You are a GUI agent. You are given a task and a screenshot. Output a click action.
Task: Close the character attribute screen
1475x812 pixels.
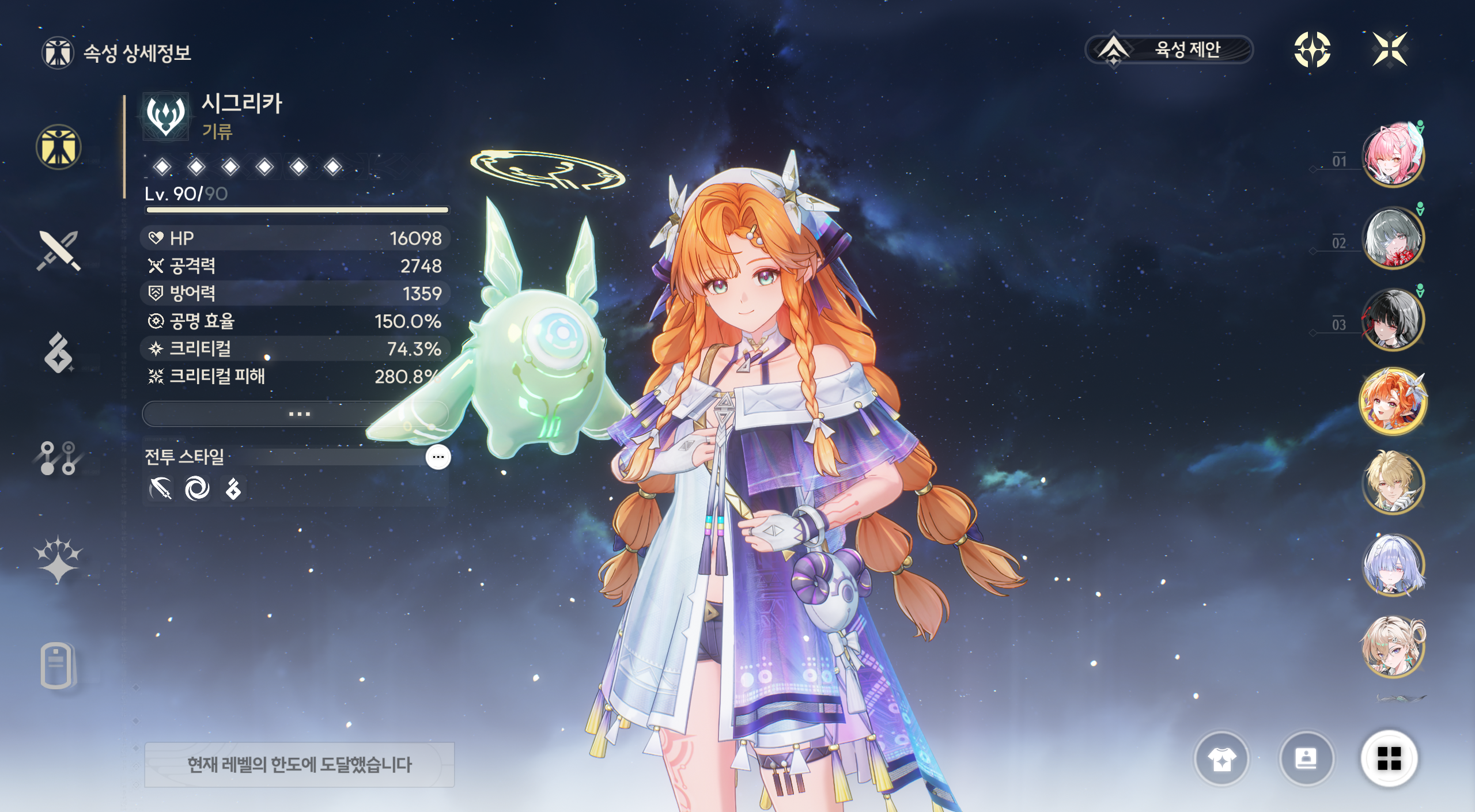(x=1389, y=50)
